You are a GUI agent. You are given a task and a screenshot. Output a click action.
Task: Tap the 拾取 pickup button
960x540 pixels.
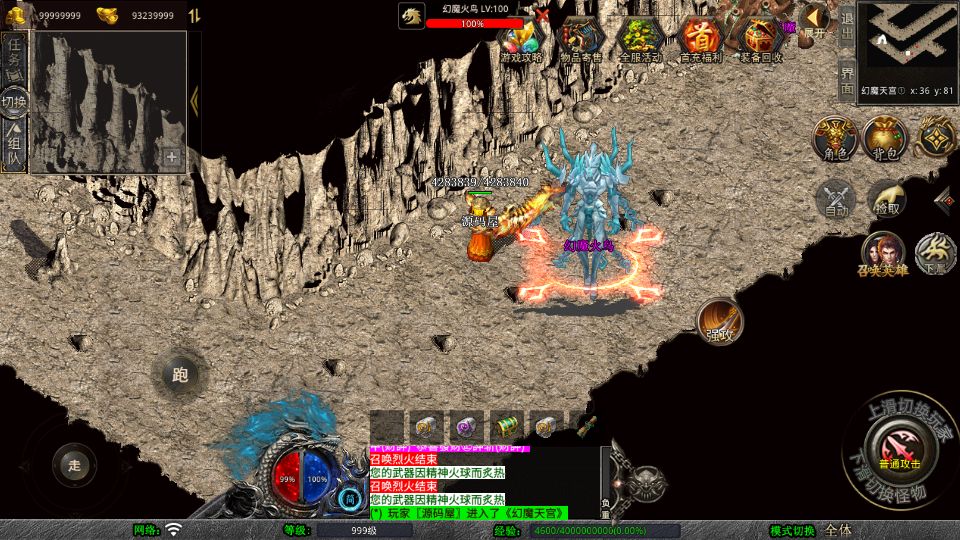886,199
